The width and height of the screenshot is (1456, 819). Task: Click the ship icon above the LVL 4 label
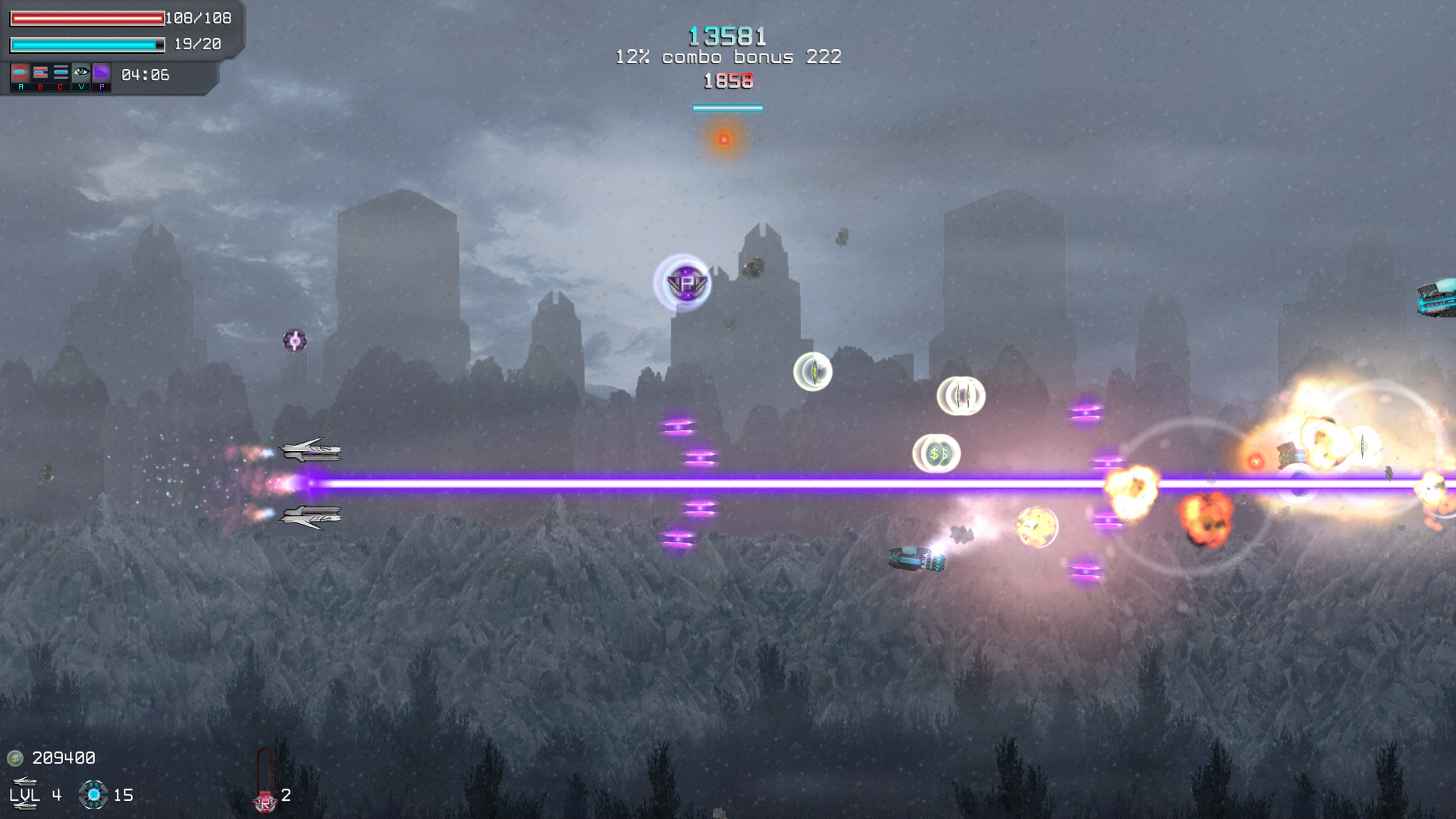[24, 781]
